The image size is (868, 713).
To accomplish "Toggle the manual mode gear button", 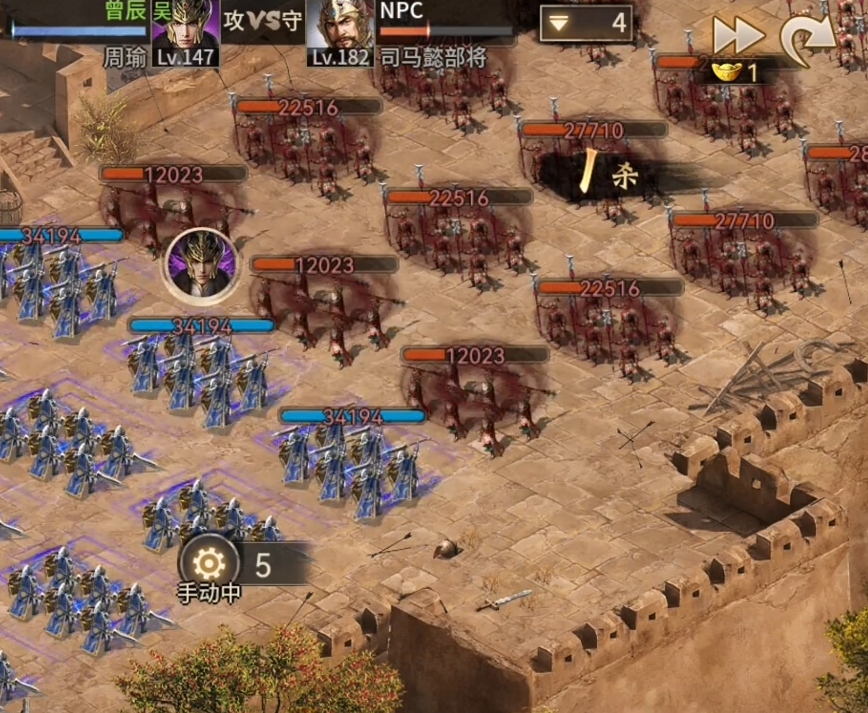I will 209,565.
